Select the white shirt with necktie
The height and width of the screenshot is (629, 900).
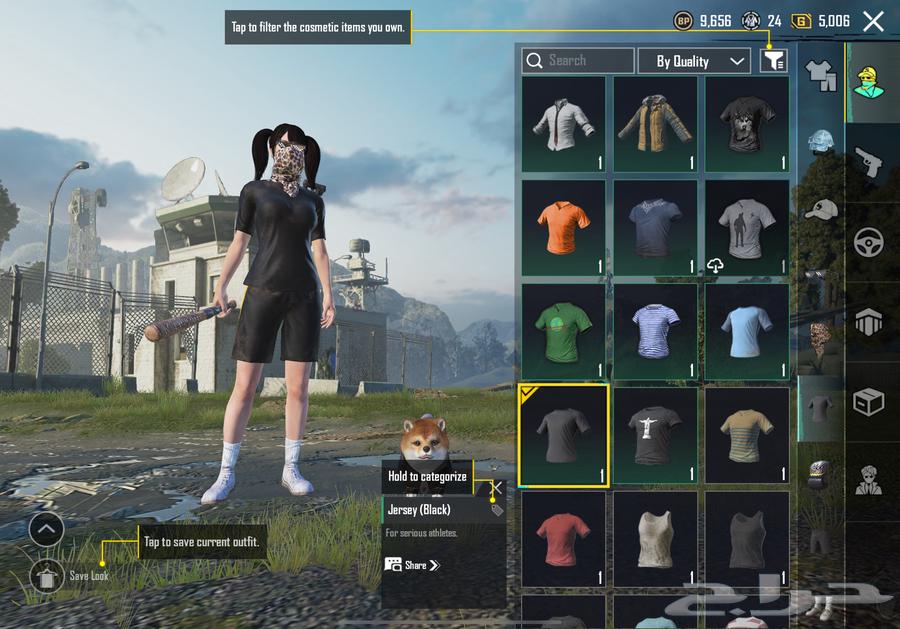[x=563, y=125]
